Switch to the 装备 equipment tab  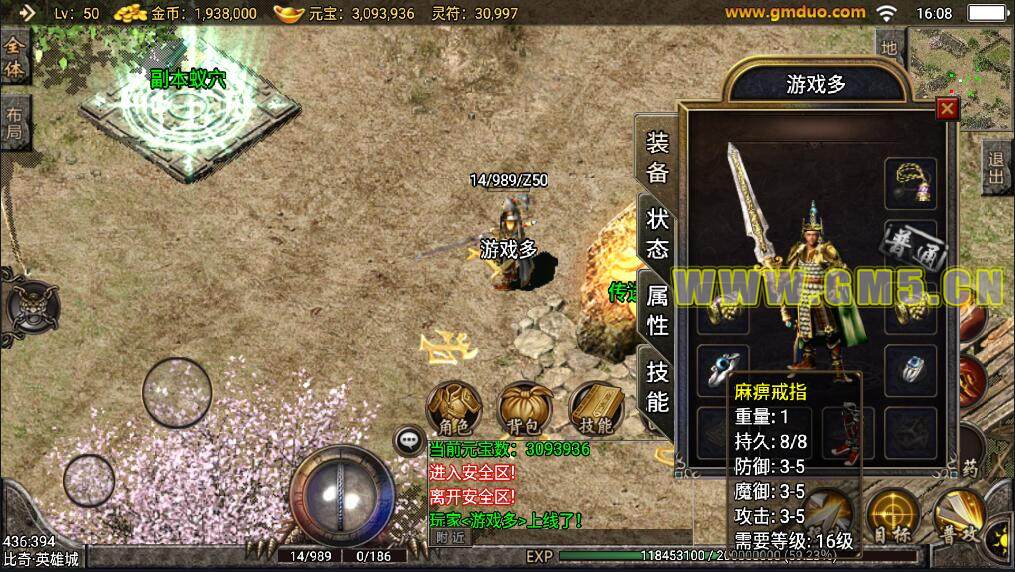[x=657, y=156]
